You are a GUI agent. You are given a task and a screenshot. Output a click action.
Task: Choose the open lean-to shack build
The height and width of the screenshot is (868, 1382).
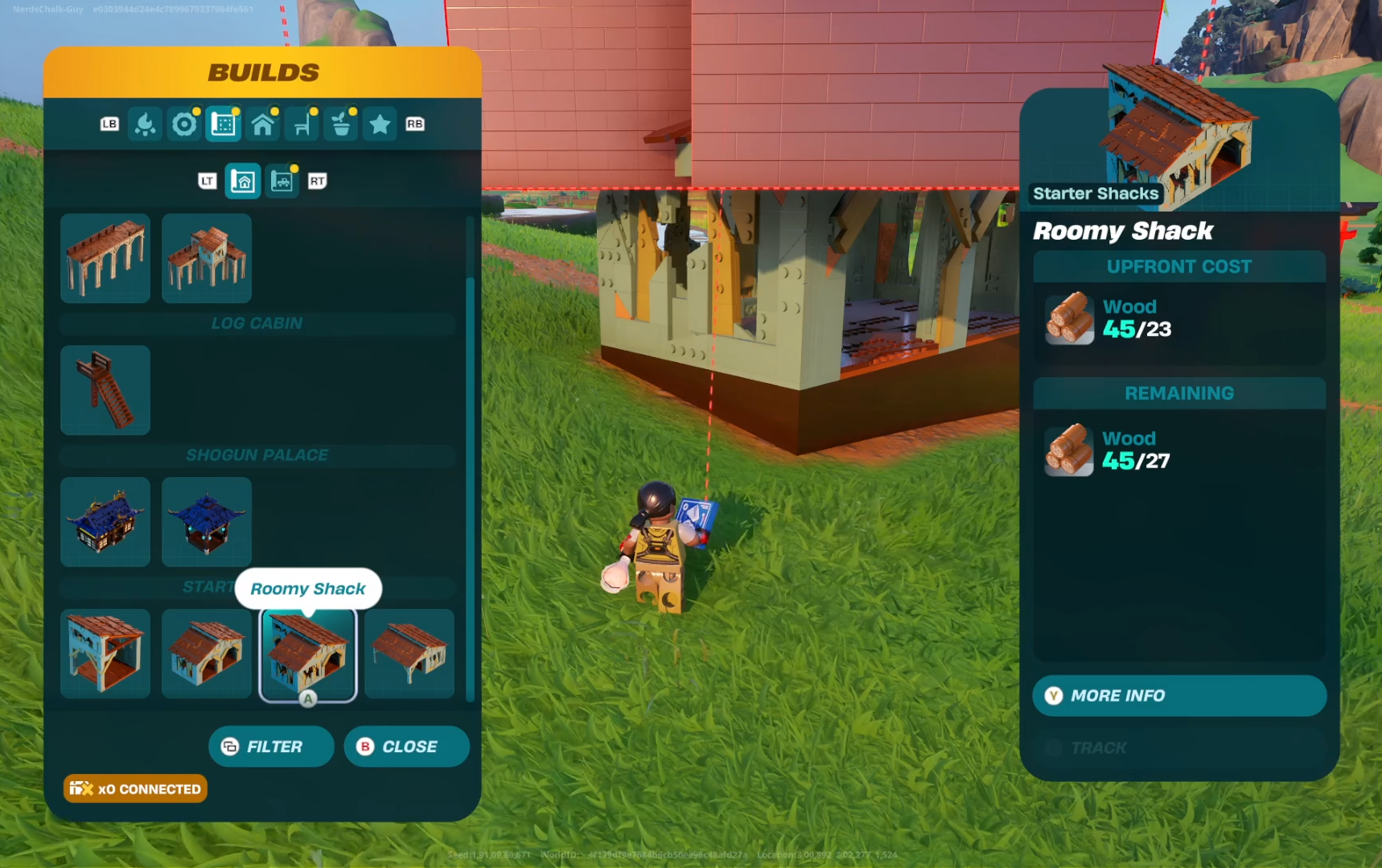click(409, 654)
